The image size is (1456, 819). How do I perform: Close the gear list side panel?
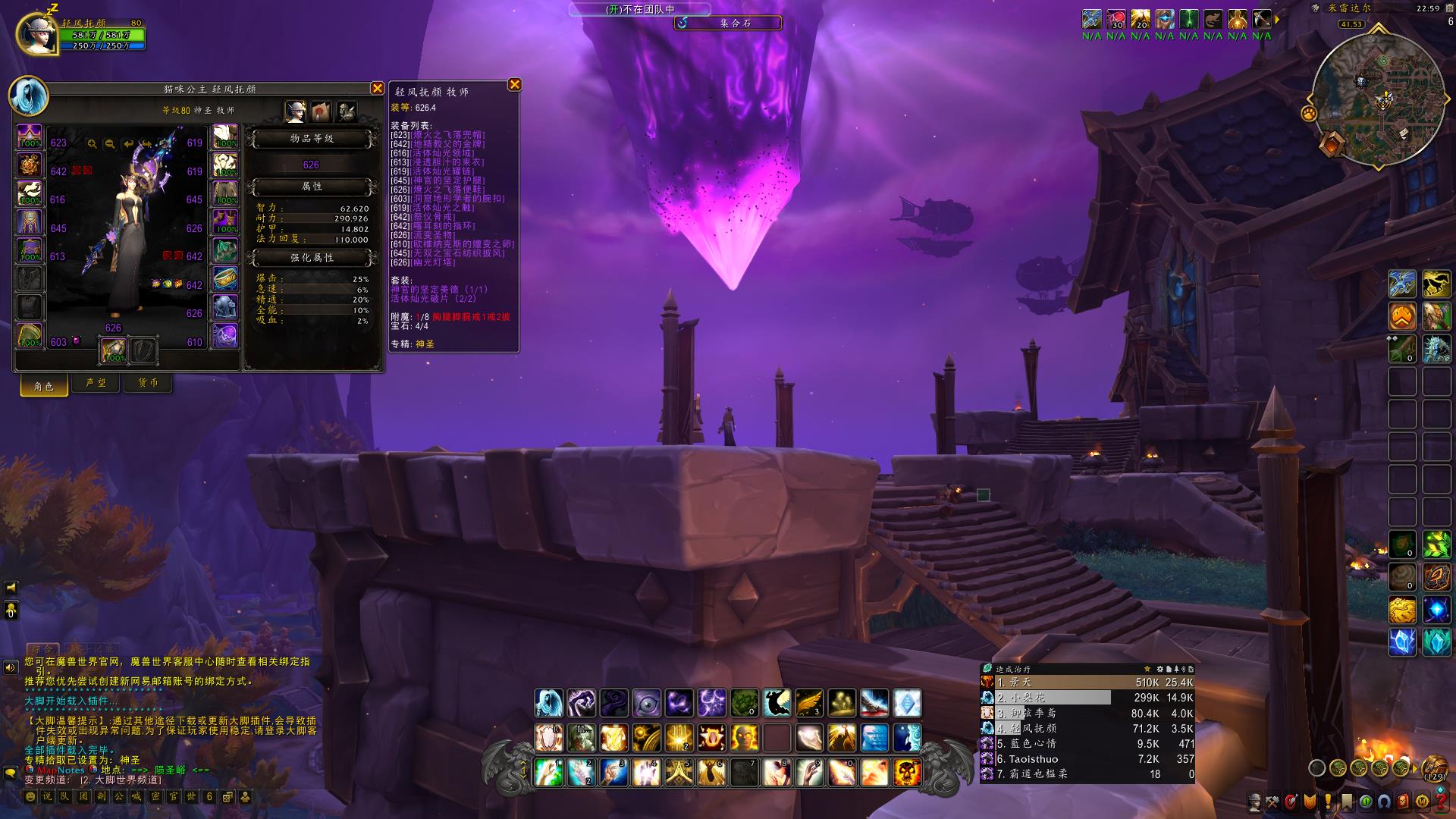pos(514,85)
